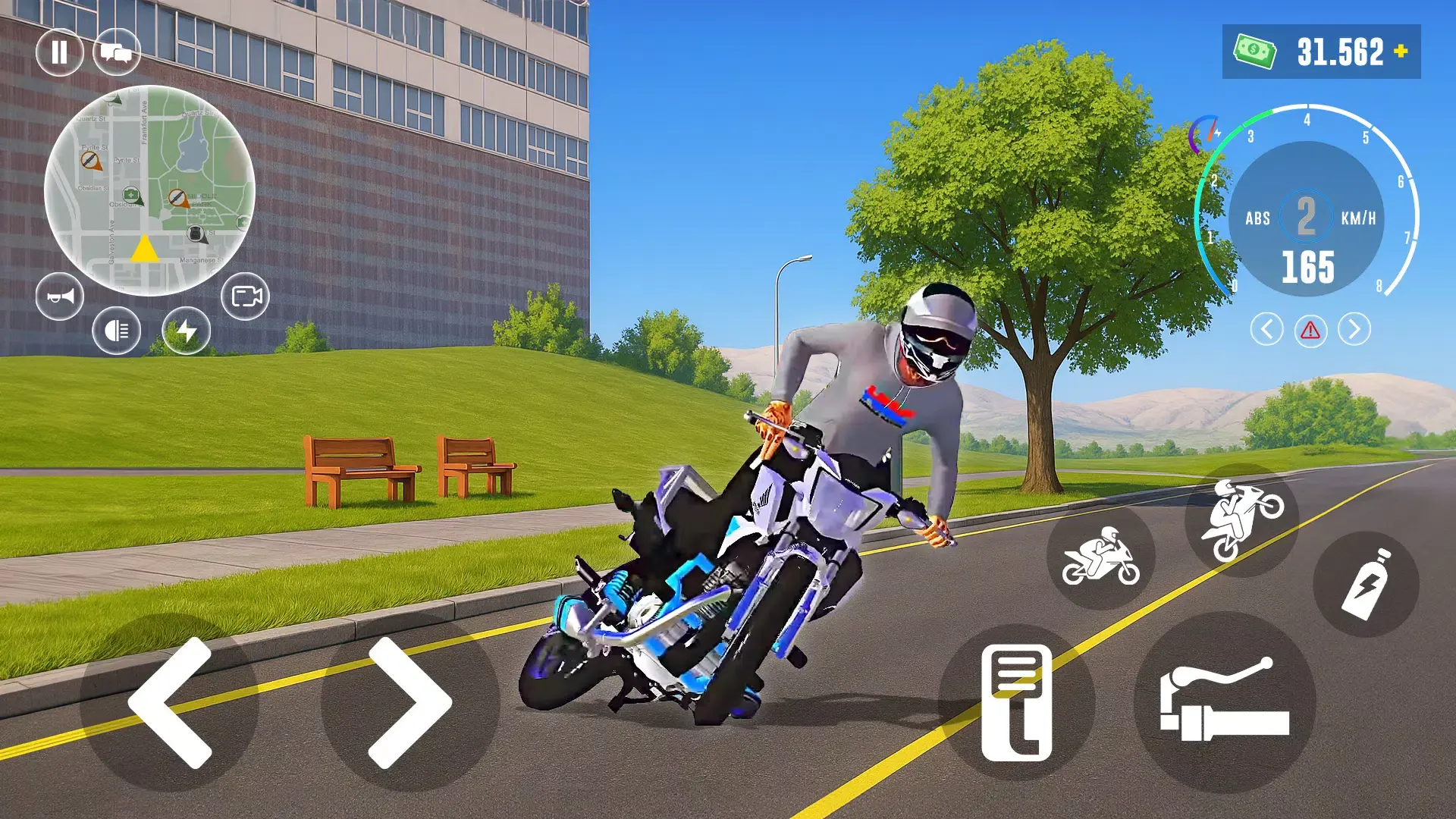The width and height of the screenshot is (1456, 819).
Task: Tap the speedometer gauge showing 2 KM/H
Action: click(x=1306, y=218)
